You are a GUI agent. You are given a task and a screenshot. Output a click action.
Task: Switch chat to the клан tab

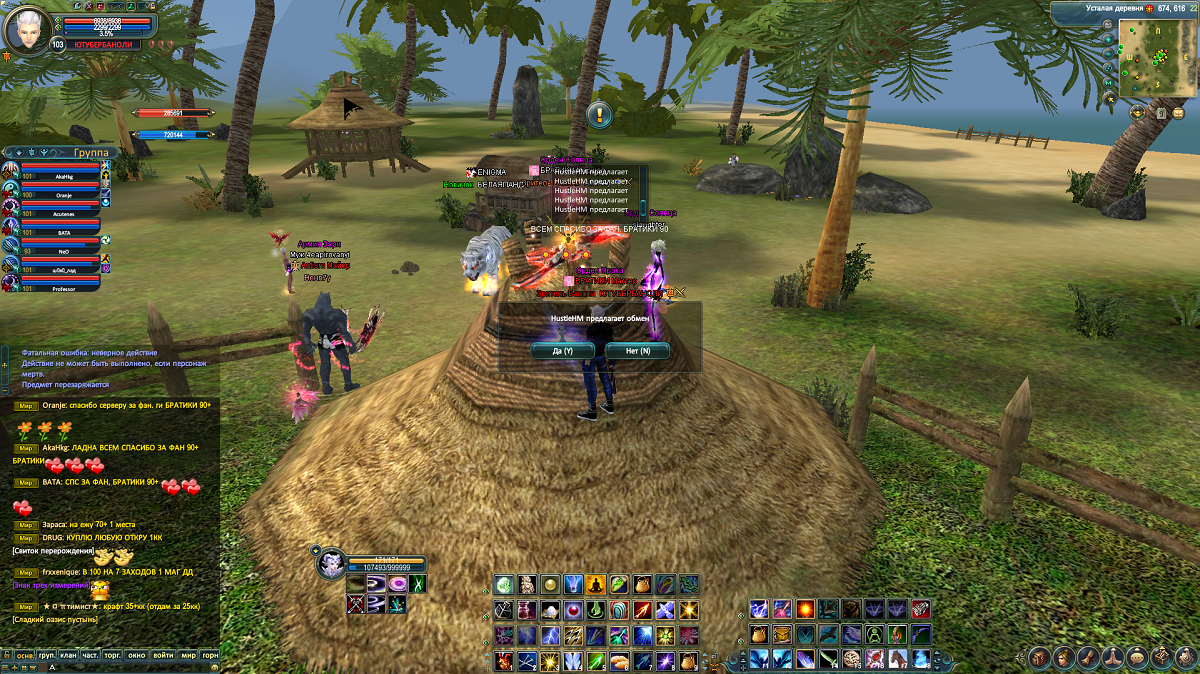pyautogui.click(x=68, y=655)
